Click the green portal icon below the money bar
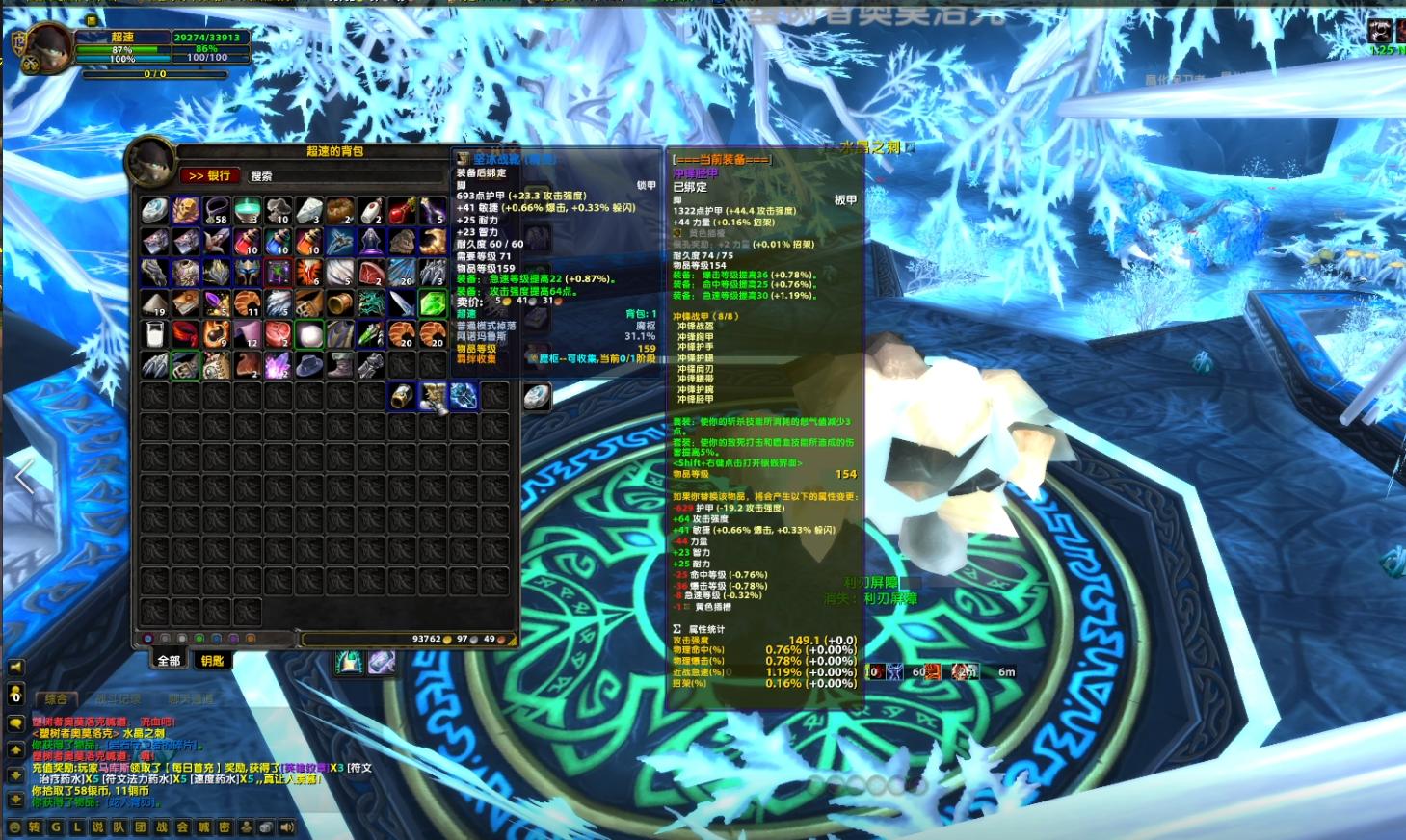1406x840 pixels. pos(346,661)
